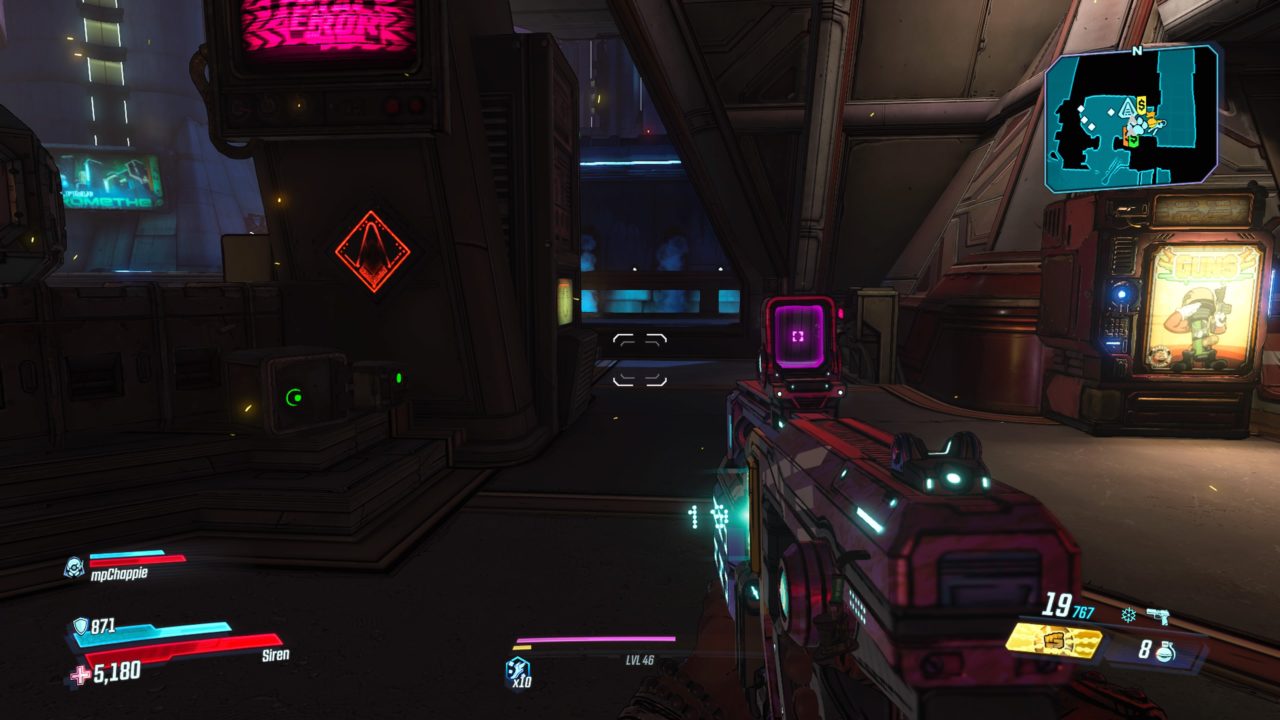The width and height of the screenshot is (1280, 720).
Task: Click the pistol weapon icon on HUD
Action: (1158, 615)
